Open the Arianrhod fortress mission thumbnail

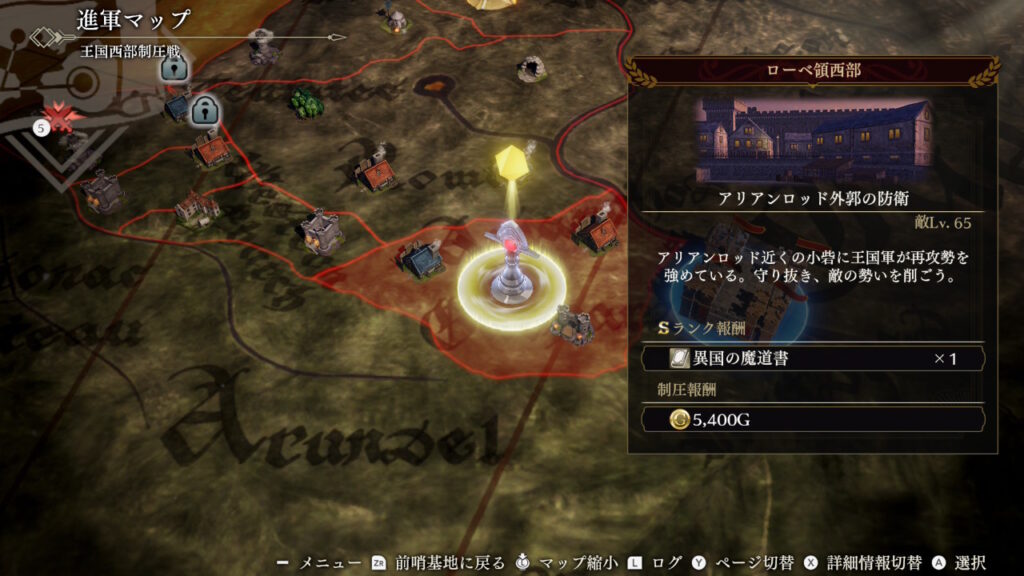click(x=812, y=138)
